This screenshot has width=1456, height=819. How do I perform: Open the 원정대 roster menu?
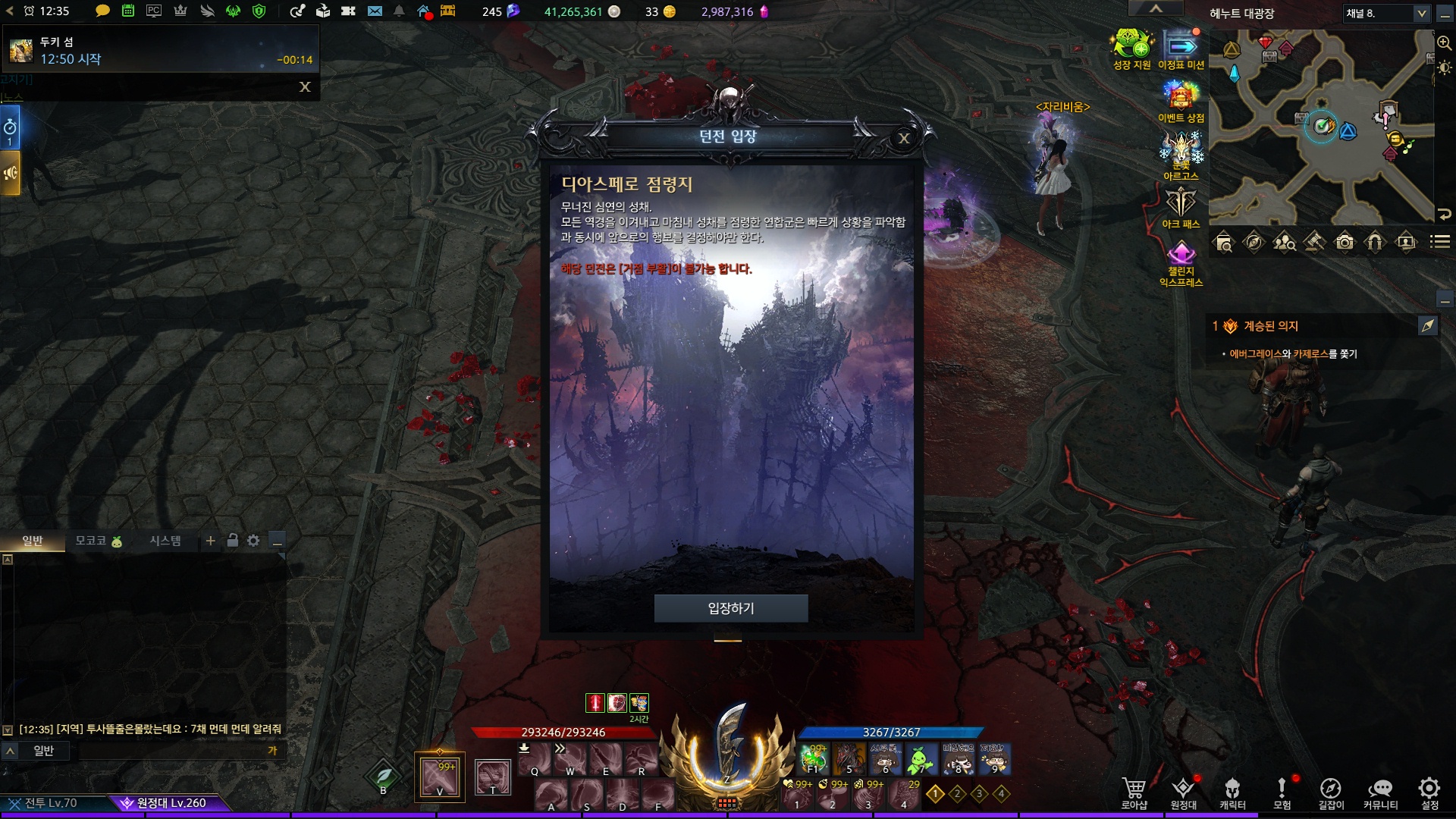pos(1183,792)
